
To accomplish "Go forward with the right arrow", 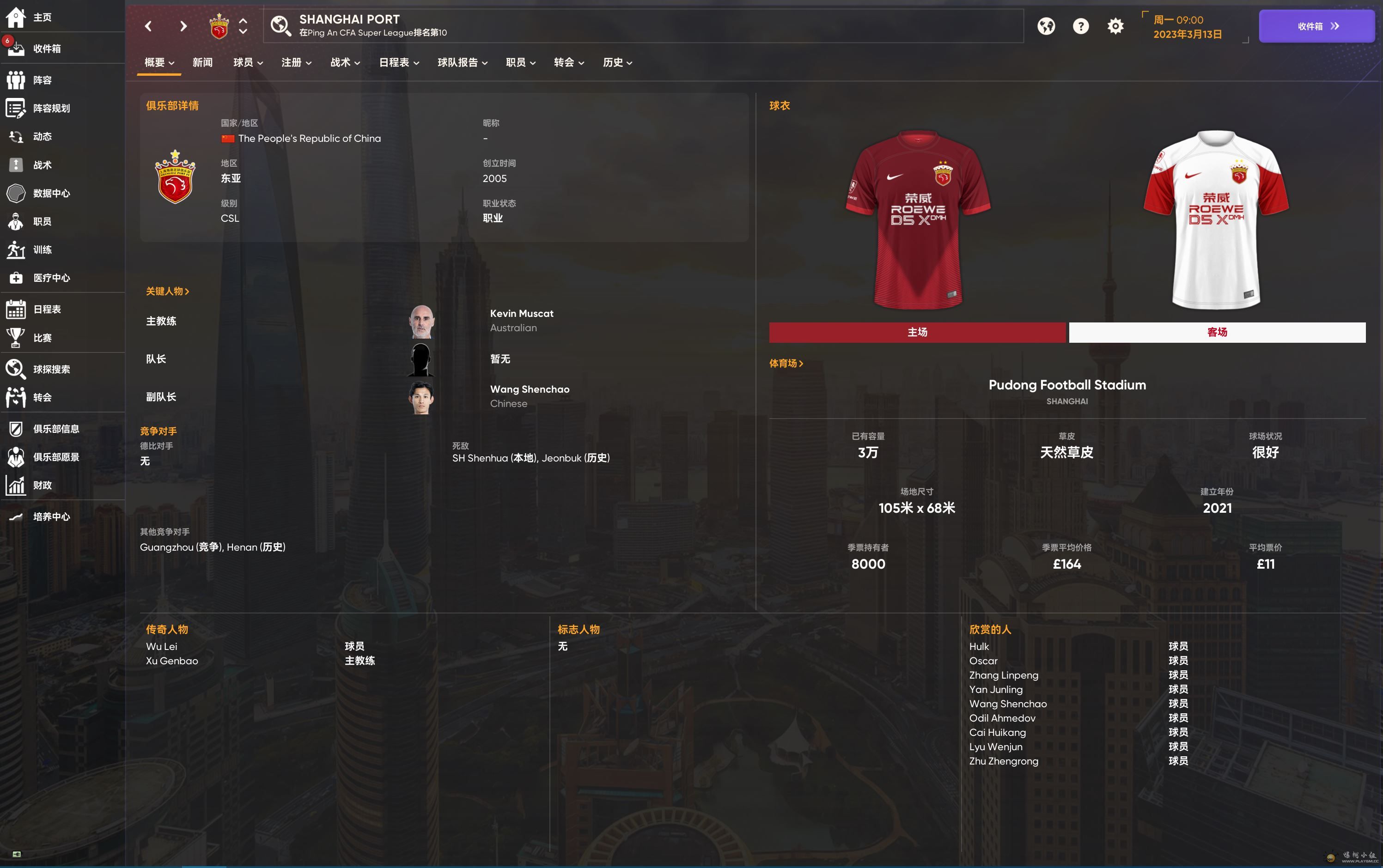I will (x=183, y=26).
